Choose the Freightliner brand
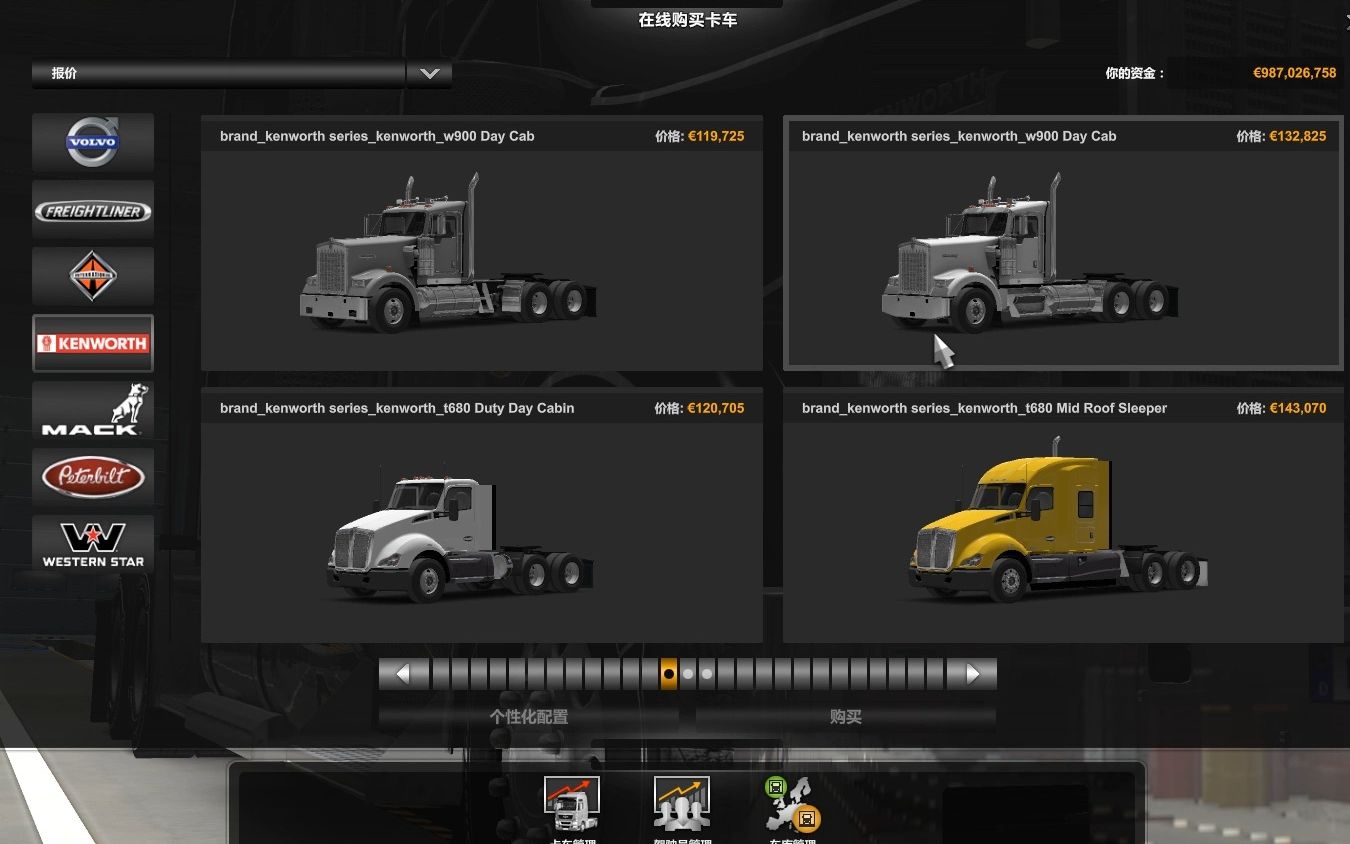This screenshot has width=1350, height=844. (93, 210)
